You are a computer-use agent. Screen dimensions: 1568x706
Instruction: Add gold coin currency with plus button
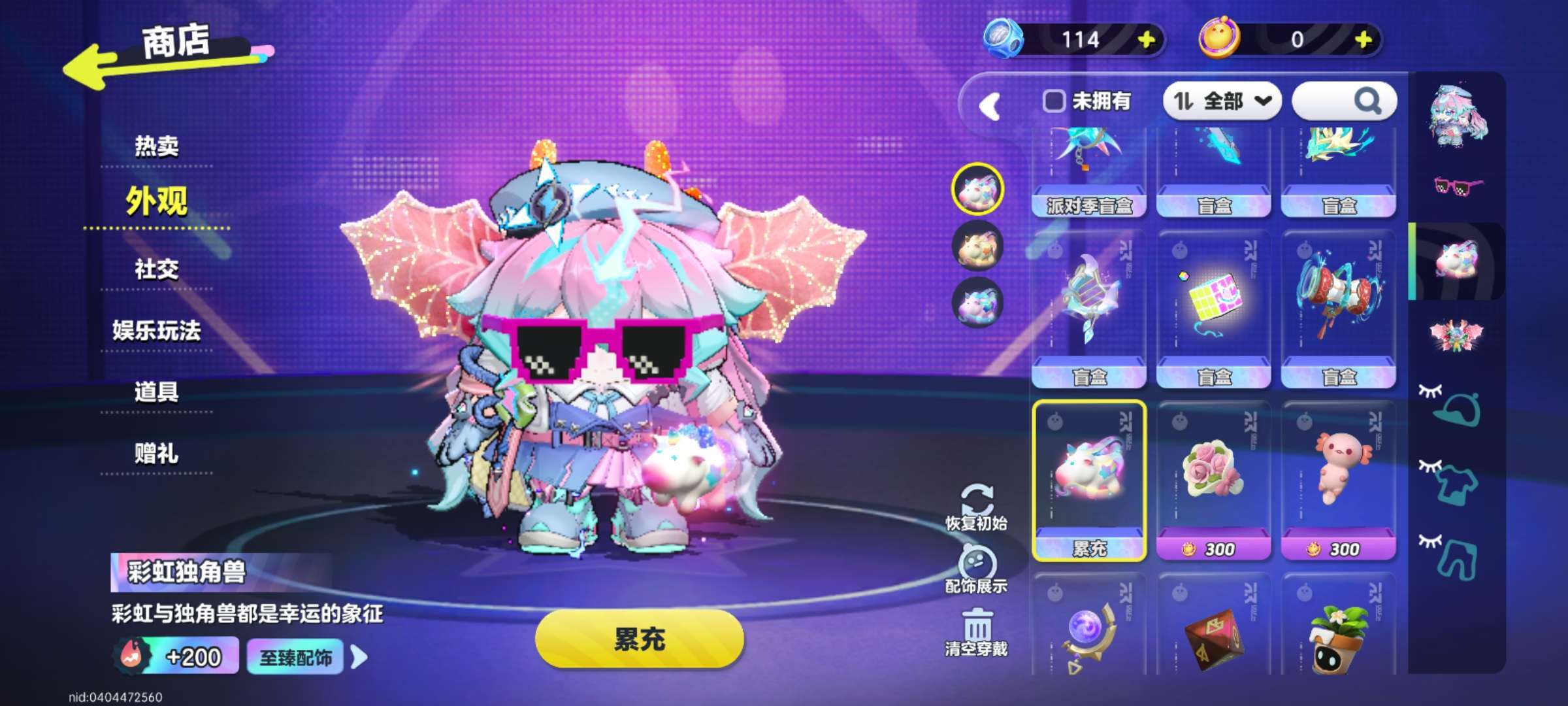click(1363, 41)
